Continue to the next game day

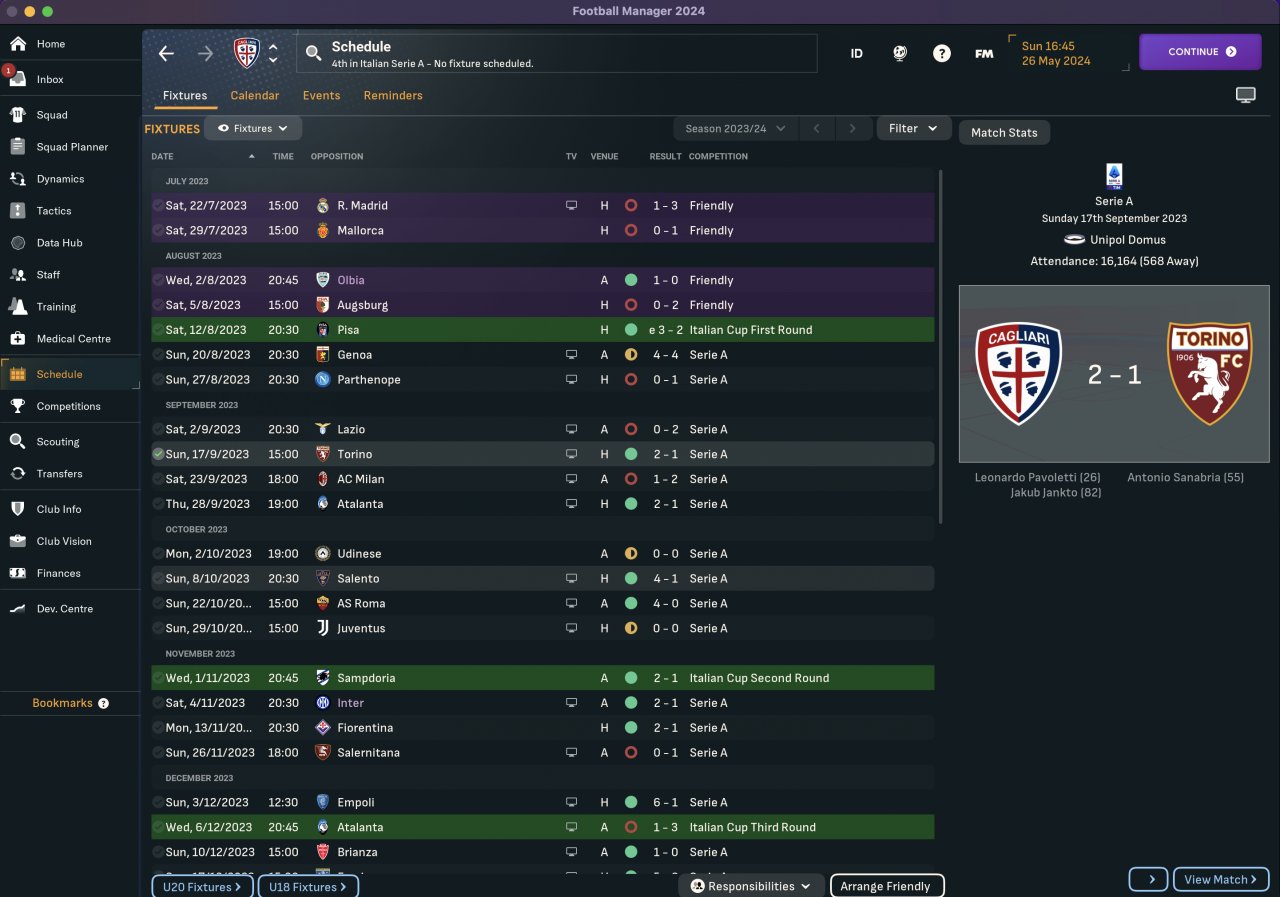1200,52
